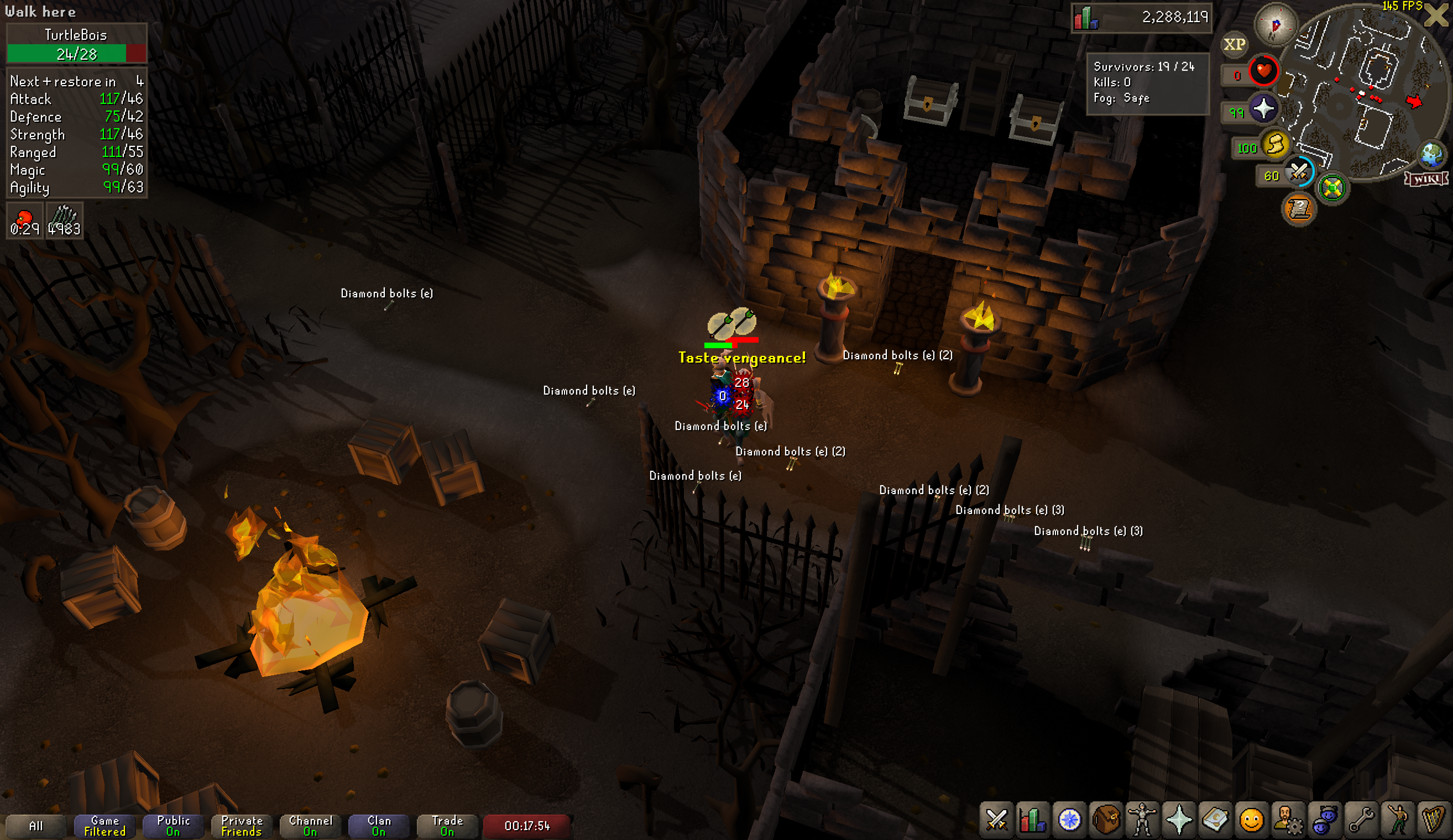The height and width of the screenshot is (840, 1453).
Task: Open the Quest List compass tab
Action: pos(1069,819)
